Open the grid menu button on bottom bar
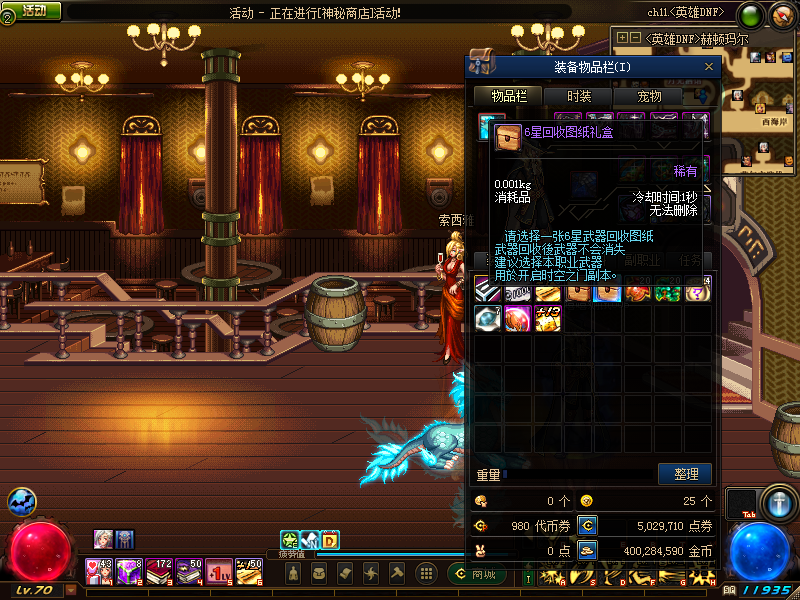 [425, 573]
